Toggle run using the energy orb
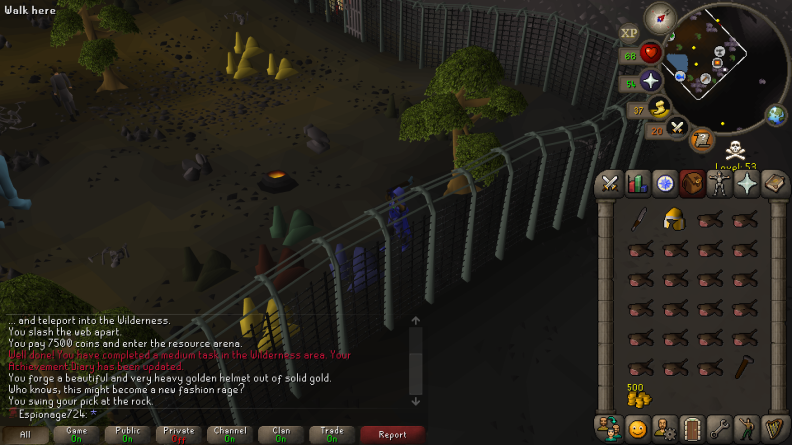The height and width of the screenshot is (445, 792). (658, 107)
